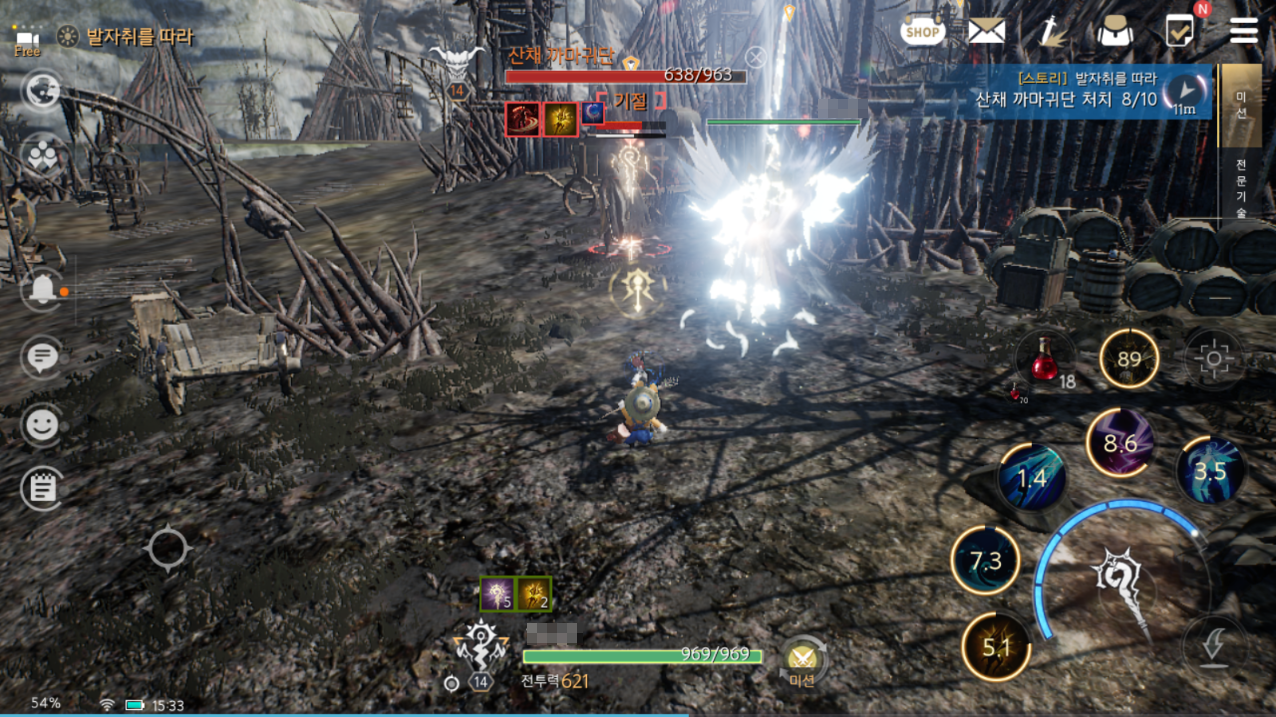
Task: Open the smiley emote menu
Action: point(41,425)
